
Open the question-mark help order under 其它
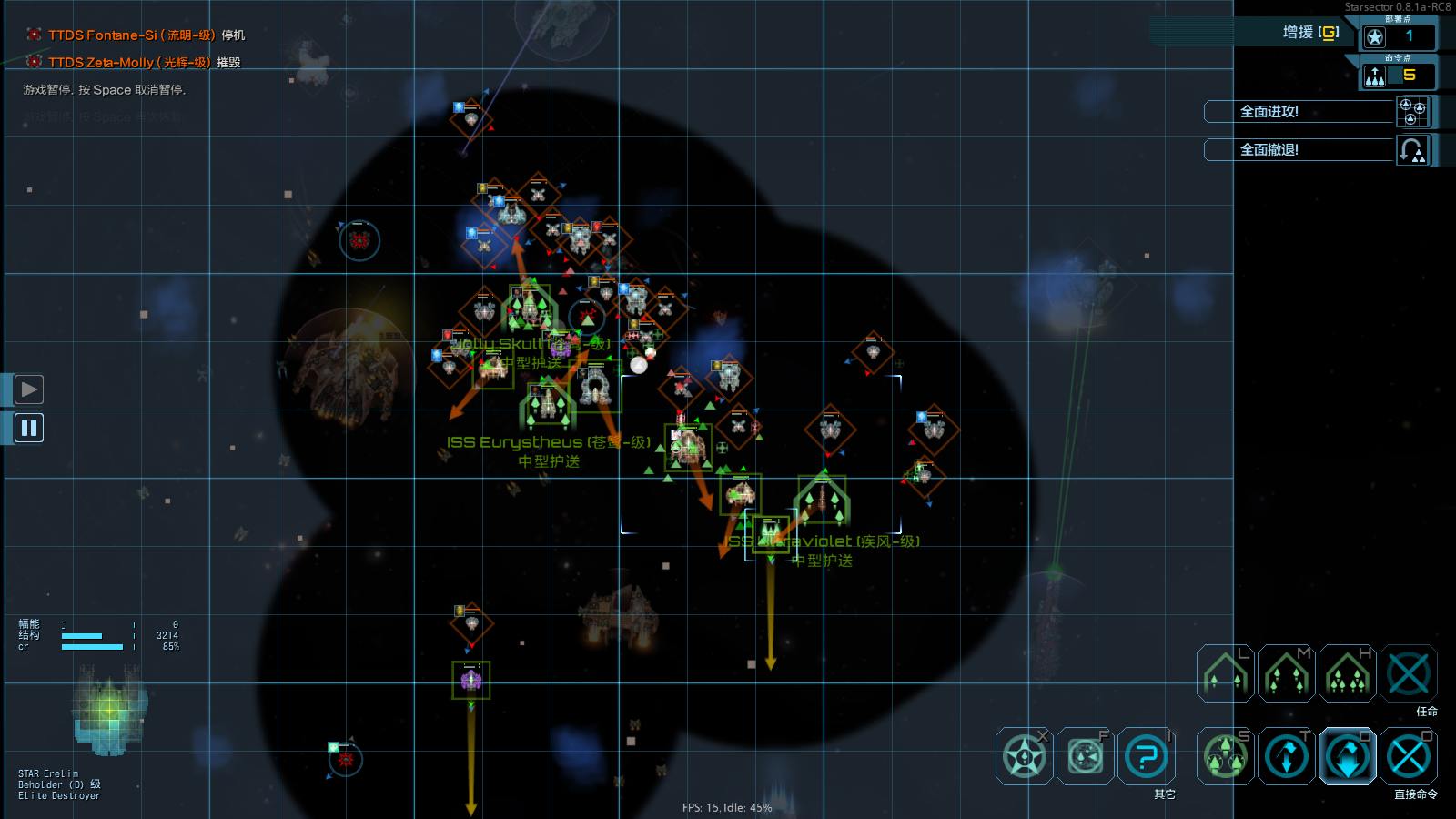tap(1146, 756)
